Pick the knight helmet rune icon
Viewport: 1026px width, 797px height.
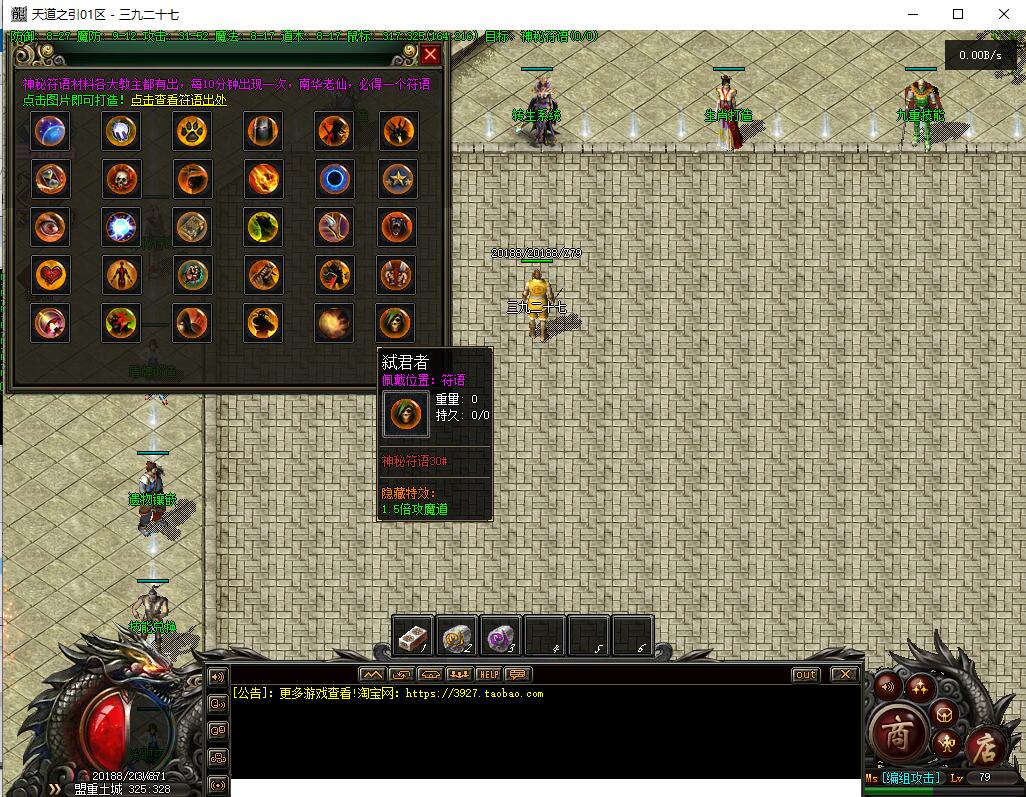pyautogui.click(x=263, y=131)
